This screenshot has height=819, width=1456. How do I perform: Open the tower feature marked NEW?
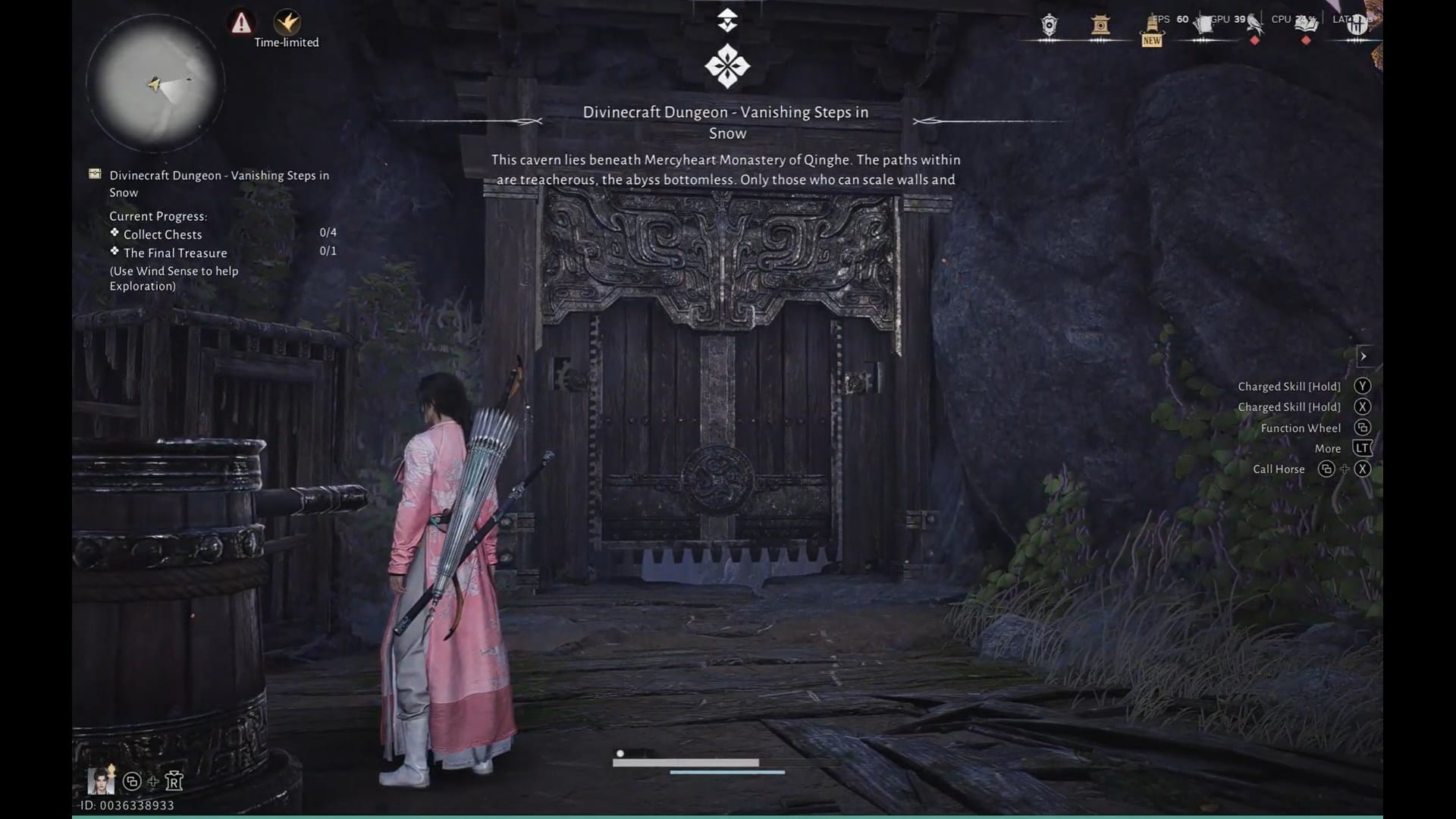click(x=1152, y=29)
